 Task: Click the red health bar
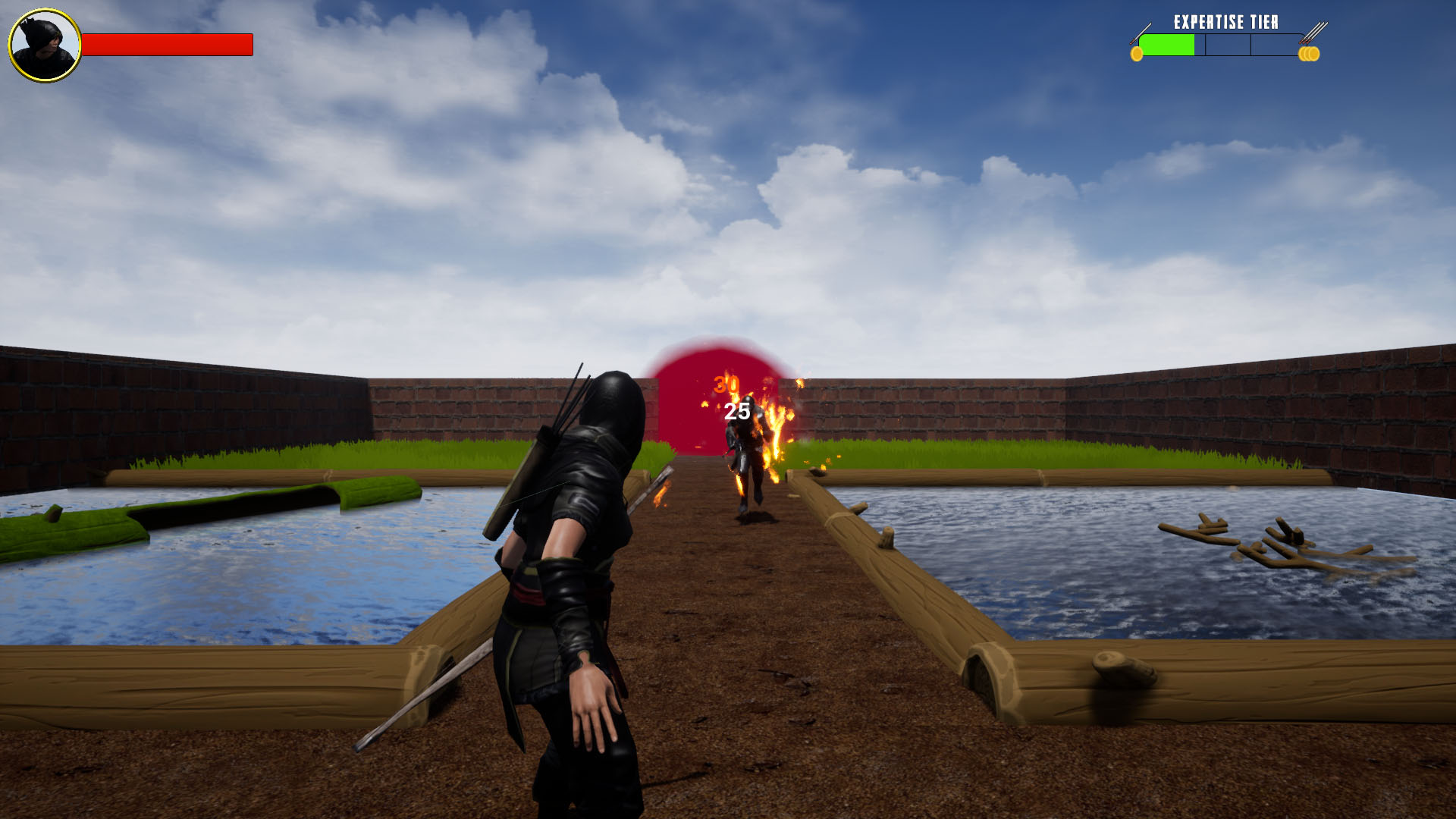click(x=165, y=44)
